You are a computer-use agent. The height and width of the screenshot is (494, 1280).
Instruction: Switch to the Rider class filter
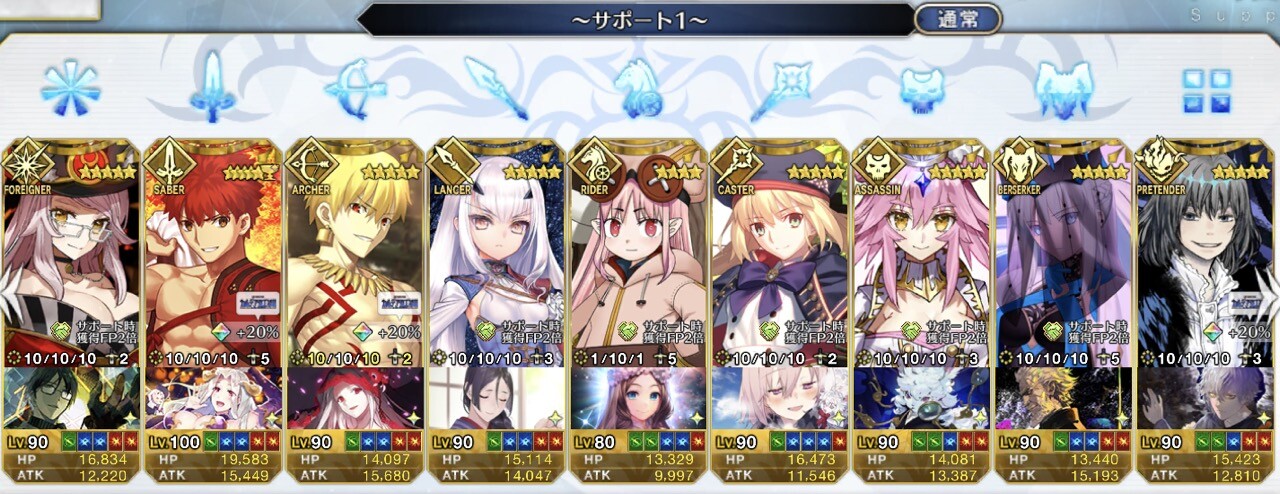click(638, 88)
